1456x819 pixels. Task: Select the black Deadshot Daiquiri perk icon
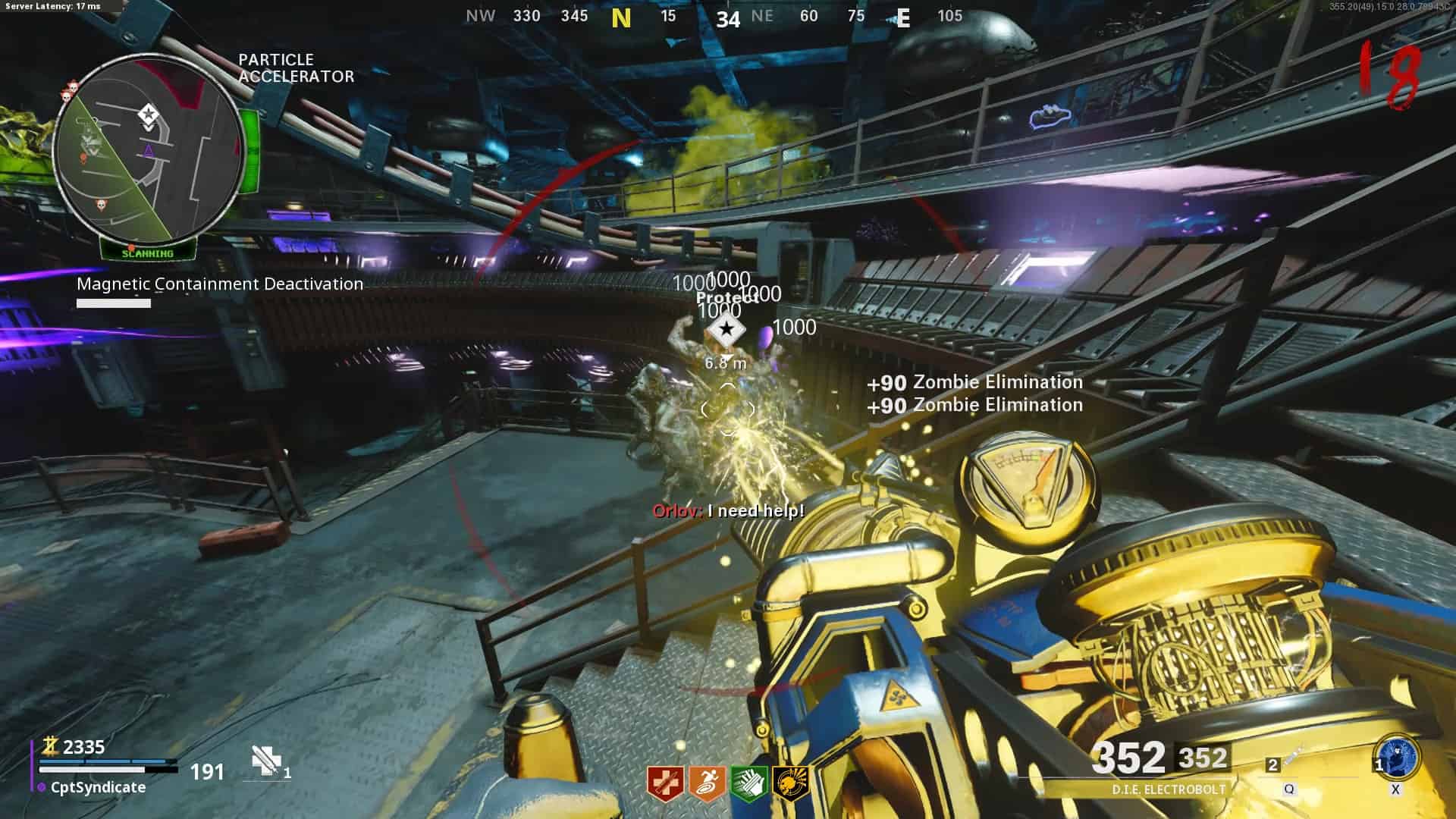pyautogui.click(x=790, y=783)
